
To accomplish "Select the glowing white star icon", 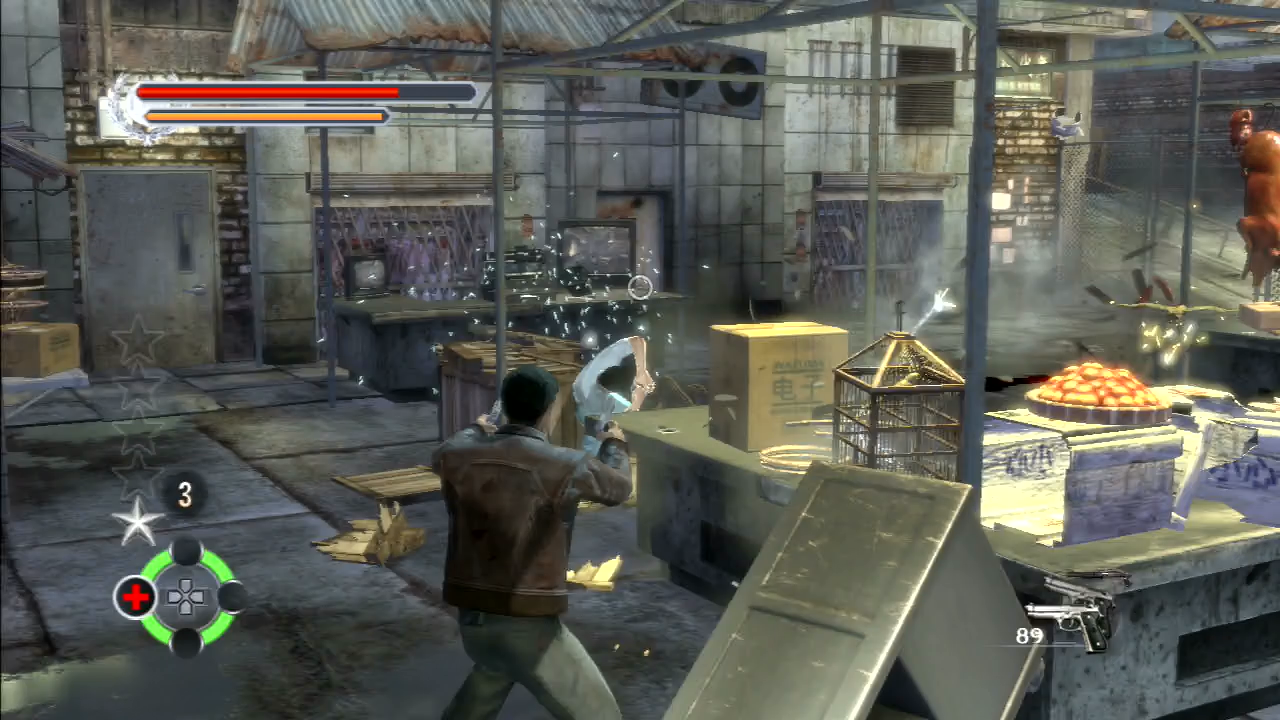I will 137,522.
